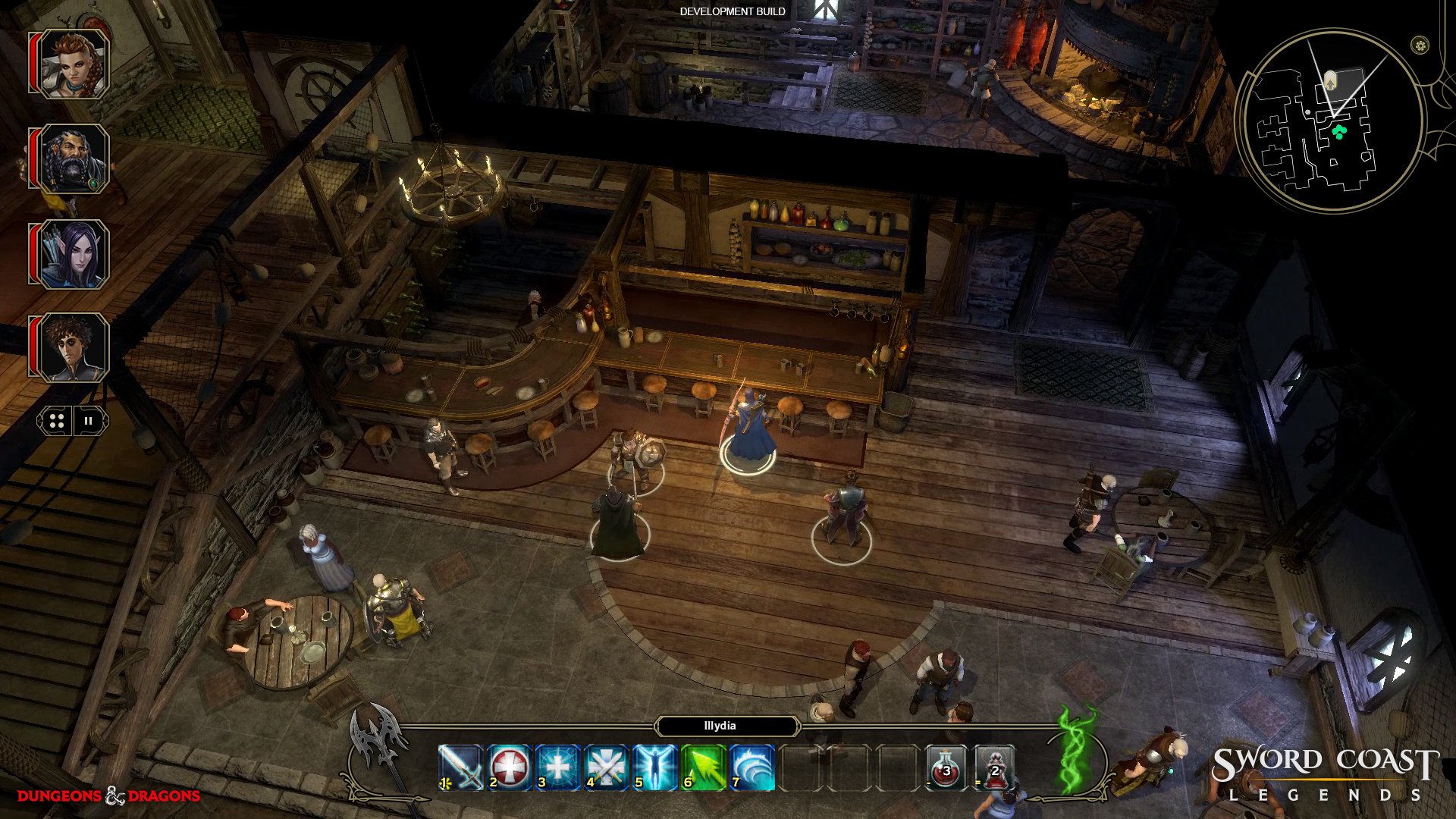
Task: Cast the glowing blue cross spell
Action: [557, 767]
